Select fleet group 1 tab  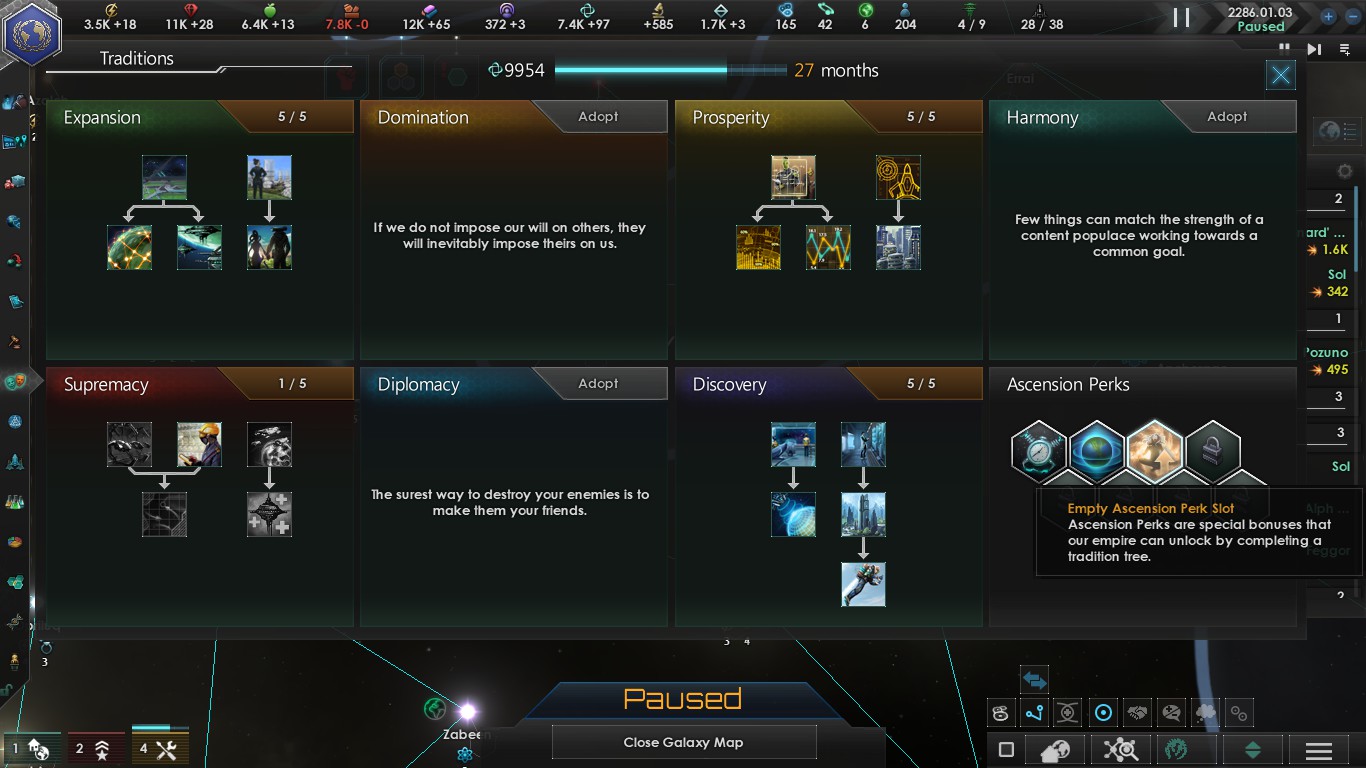32,748
